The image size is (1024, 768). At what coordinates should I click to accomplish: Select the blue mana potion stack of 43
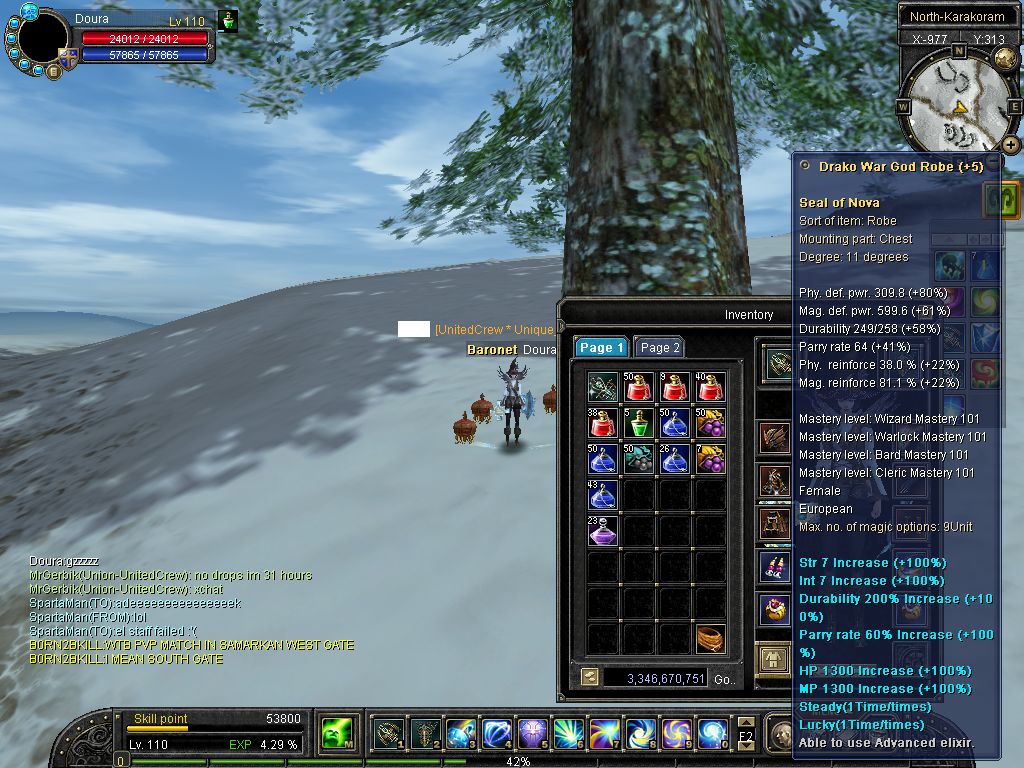coord(603,494)
